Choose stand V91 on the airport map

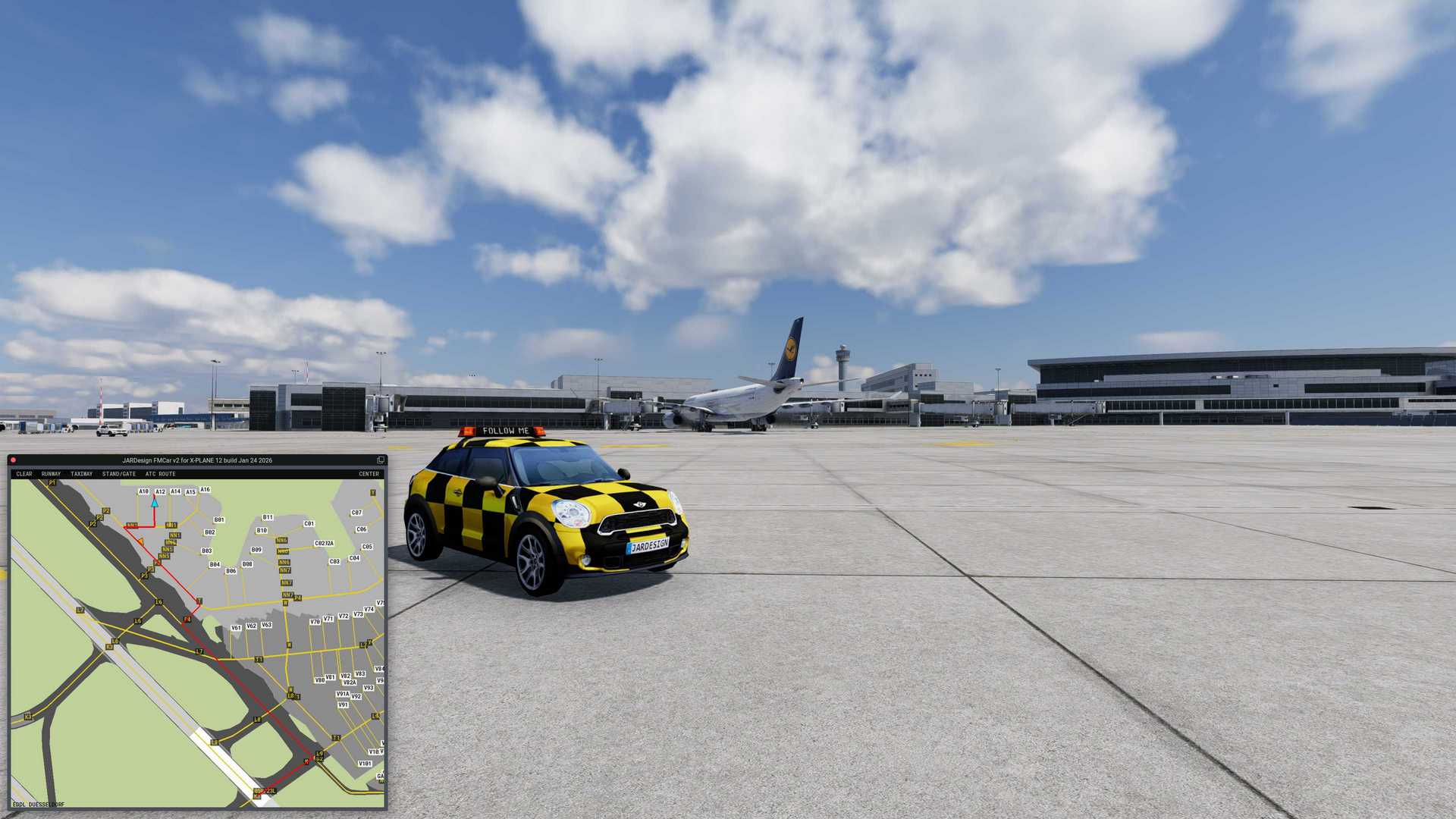pyautogui.click(x=343, y=704)
